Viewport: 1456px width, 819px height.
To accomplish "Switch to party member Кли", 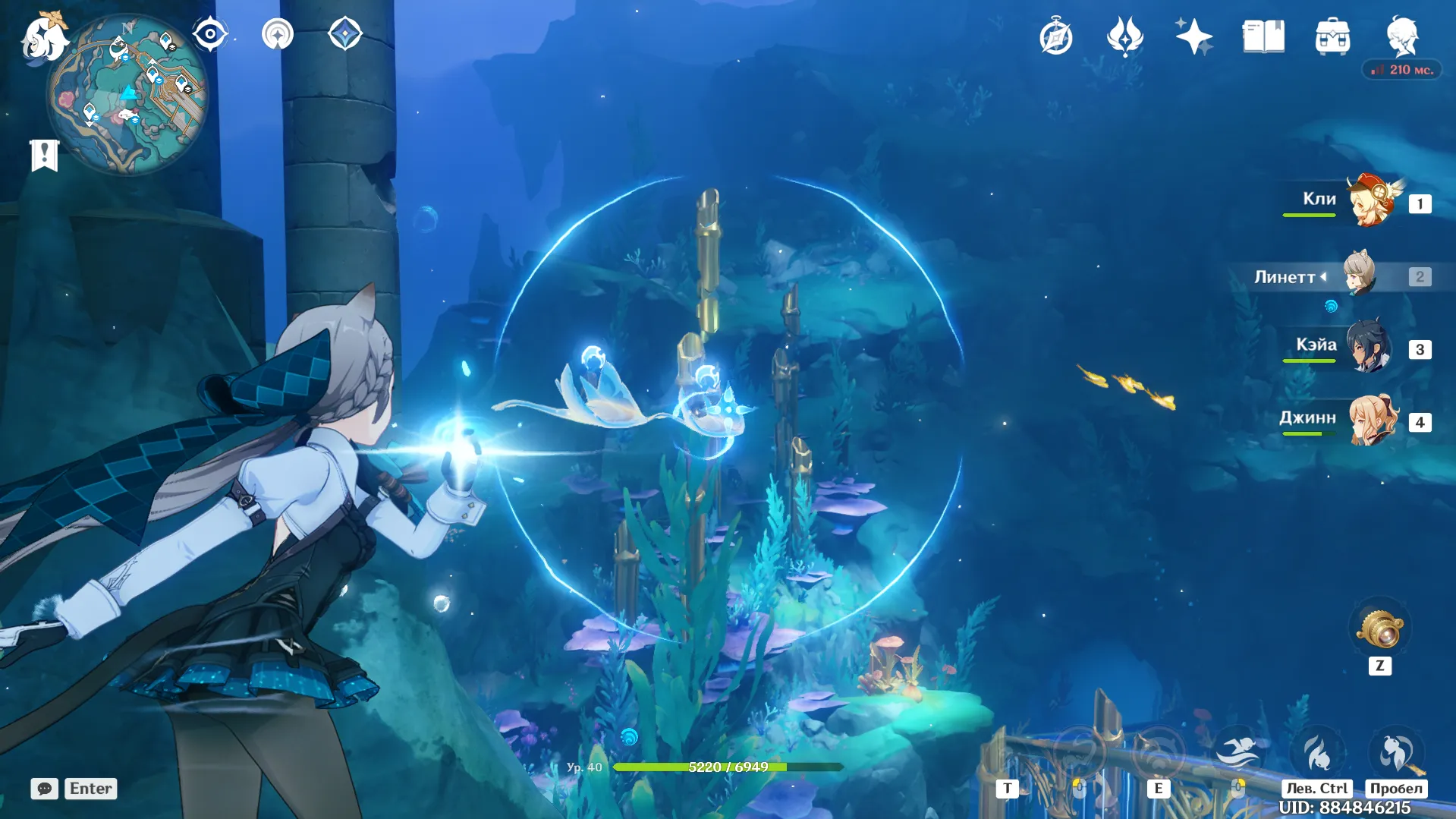I will [x=1372, y=202].
